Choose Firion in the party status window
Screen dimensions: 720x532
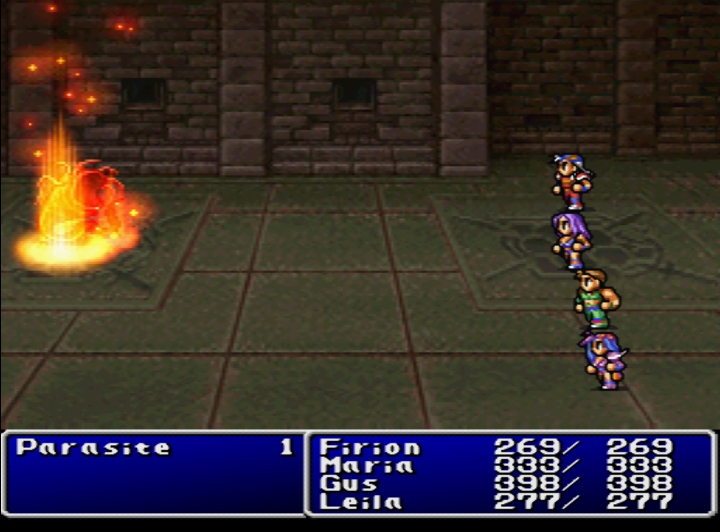point(370,447)
